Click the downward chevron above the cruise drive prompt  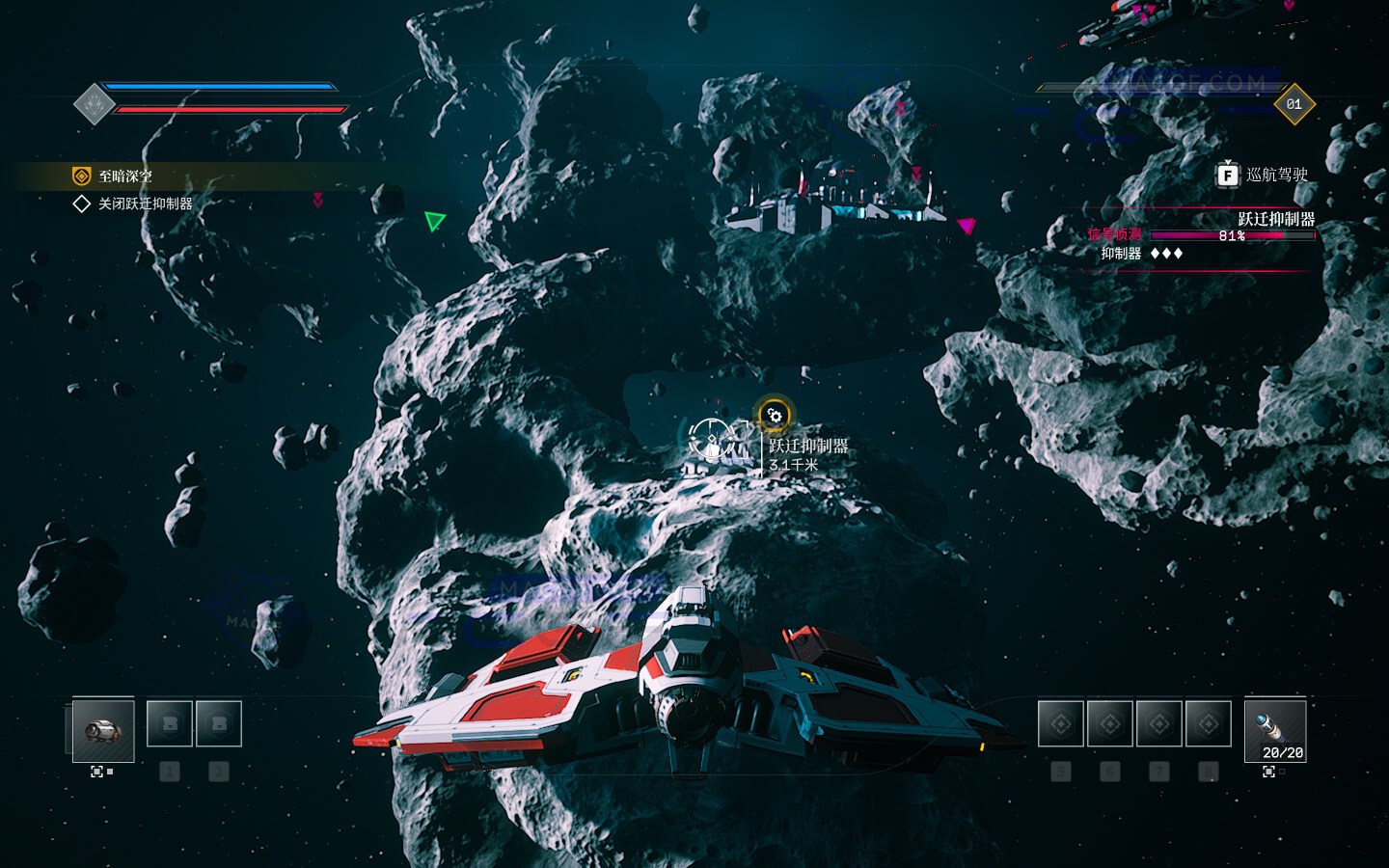click(1228, 160)
